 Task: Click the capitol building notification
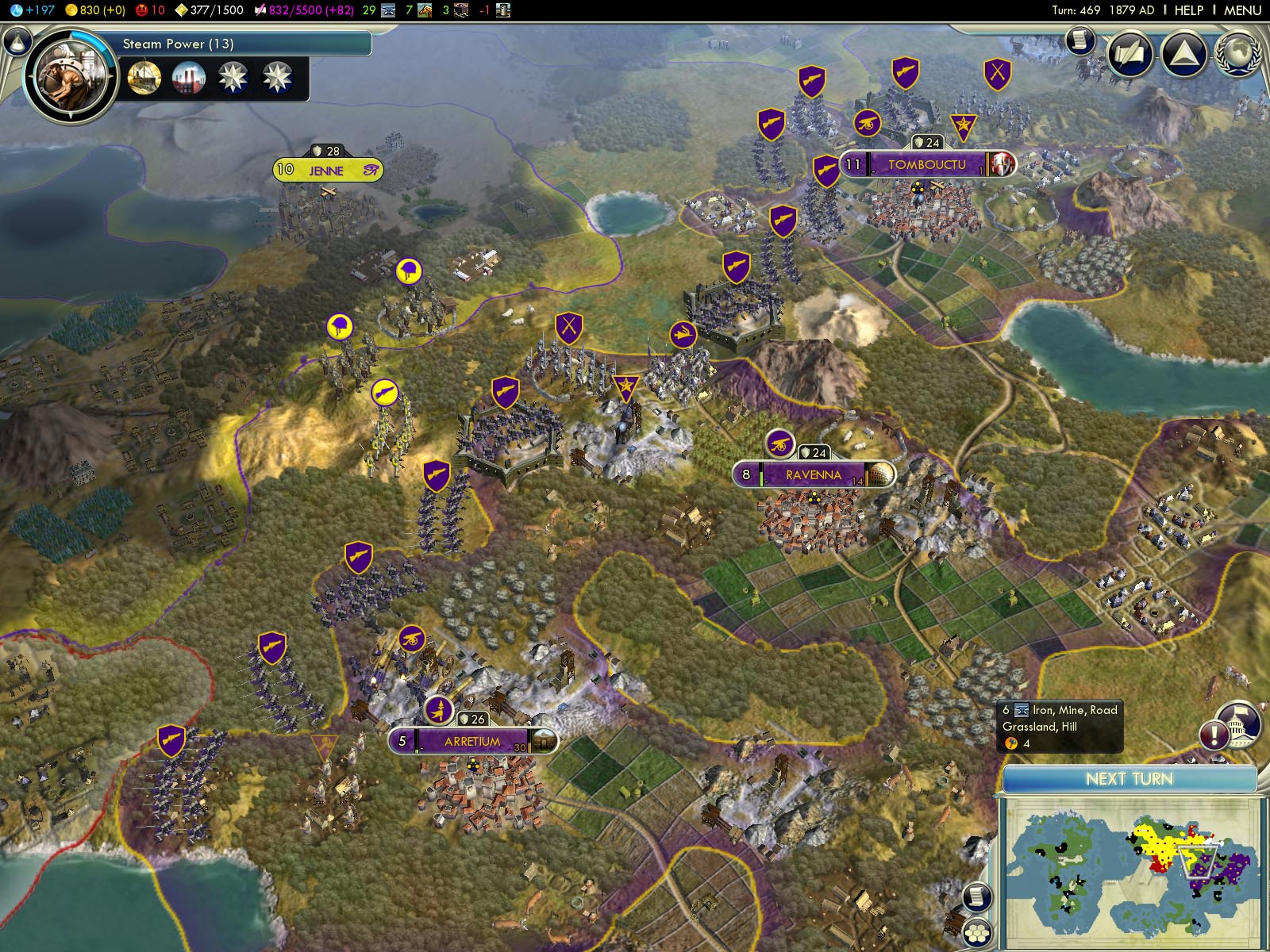[1238, 724]
